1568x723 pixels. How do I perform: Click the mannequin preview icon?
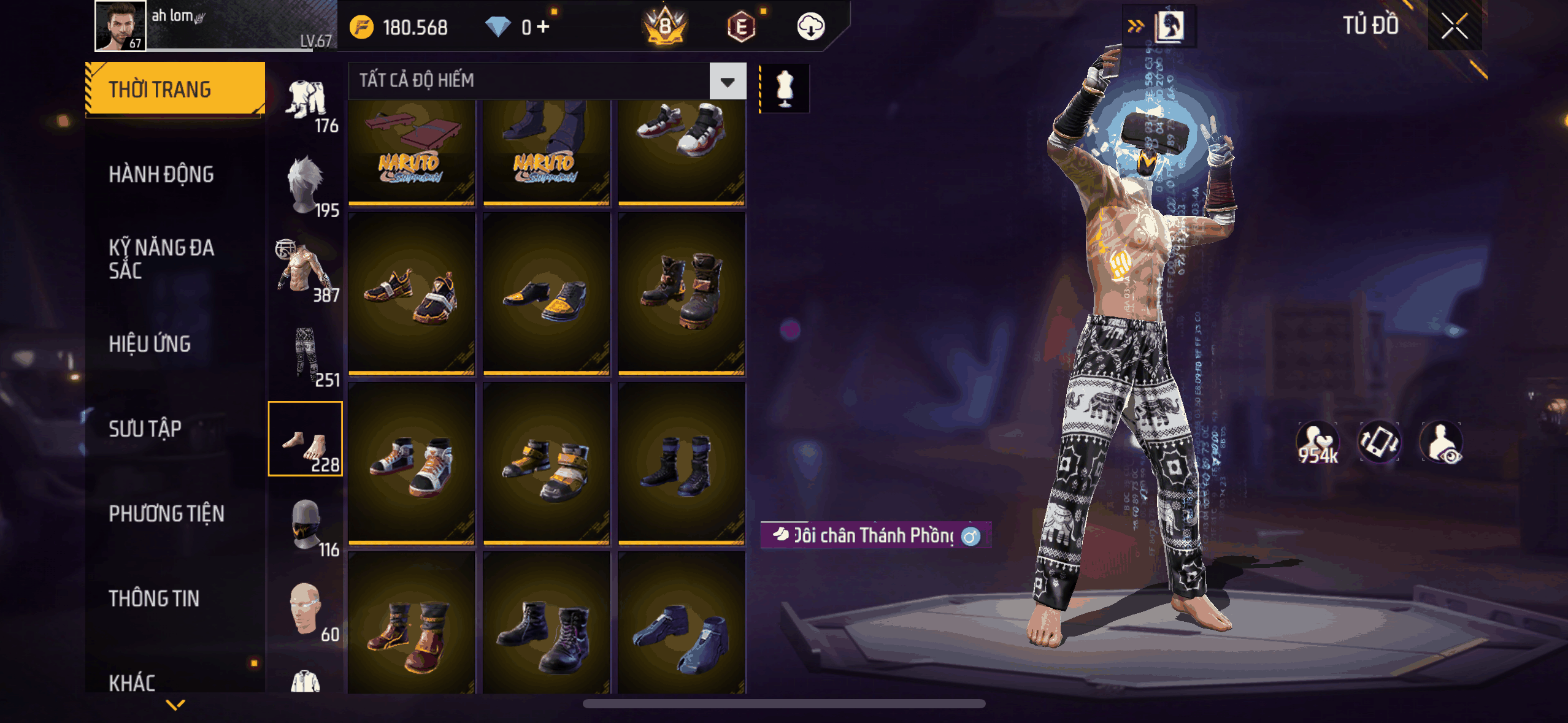(x=785, y=88)
